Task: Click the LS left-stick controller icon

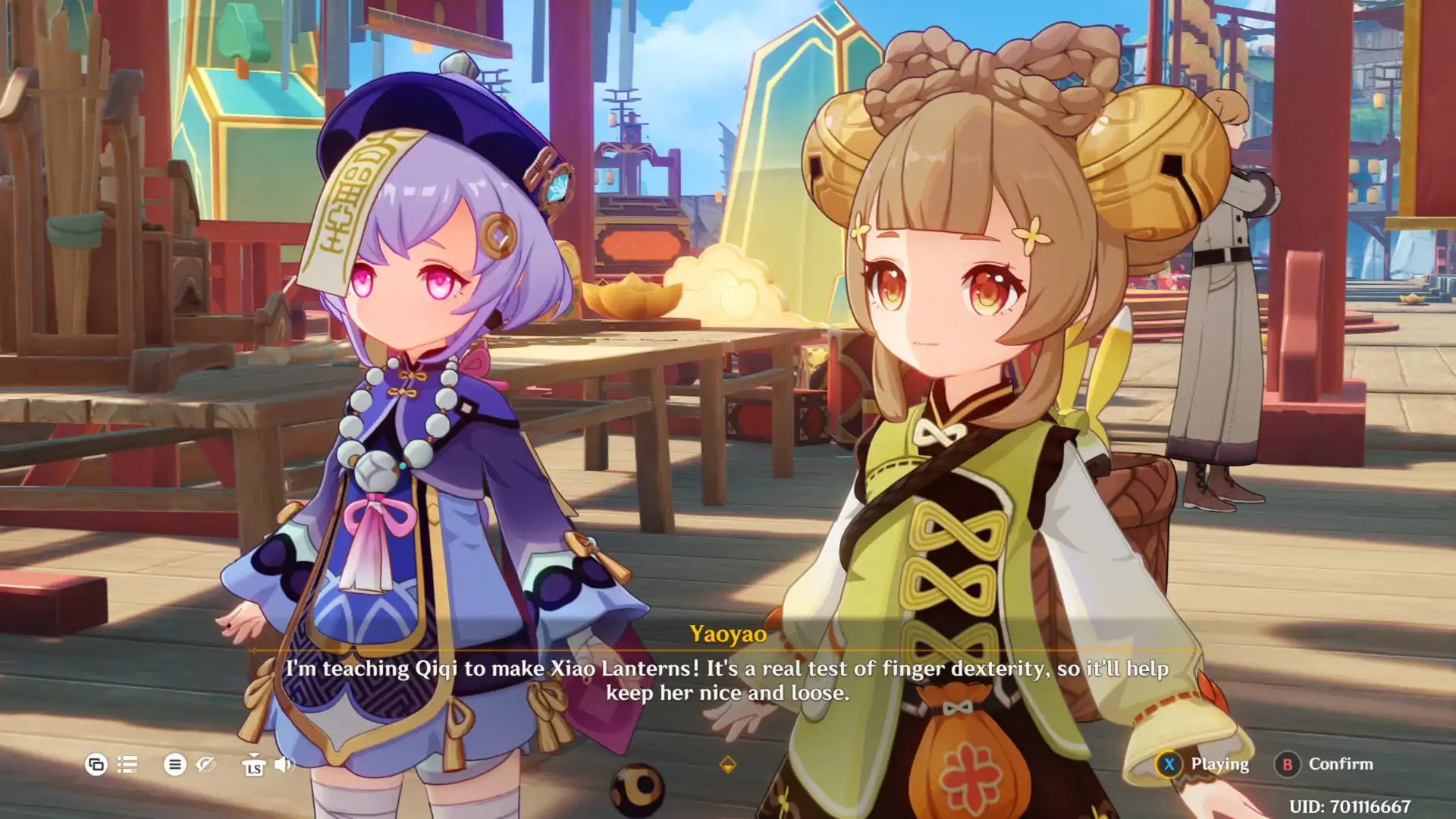Action: (255, 767)
